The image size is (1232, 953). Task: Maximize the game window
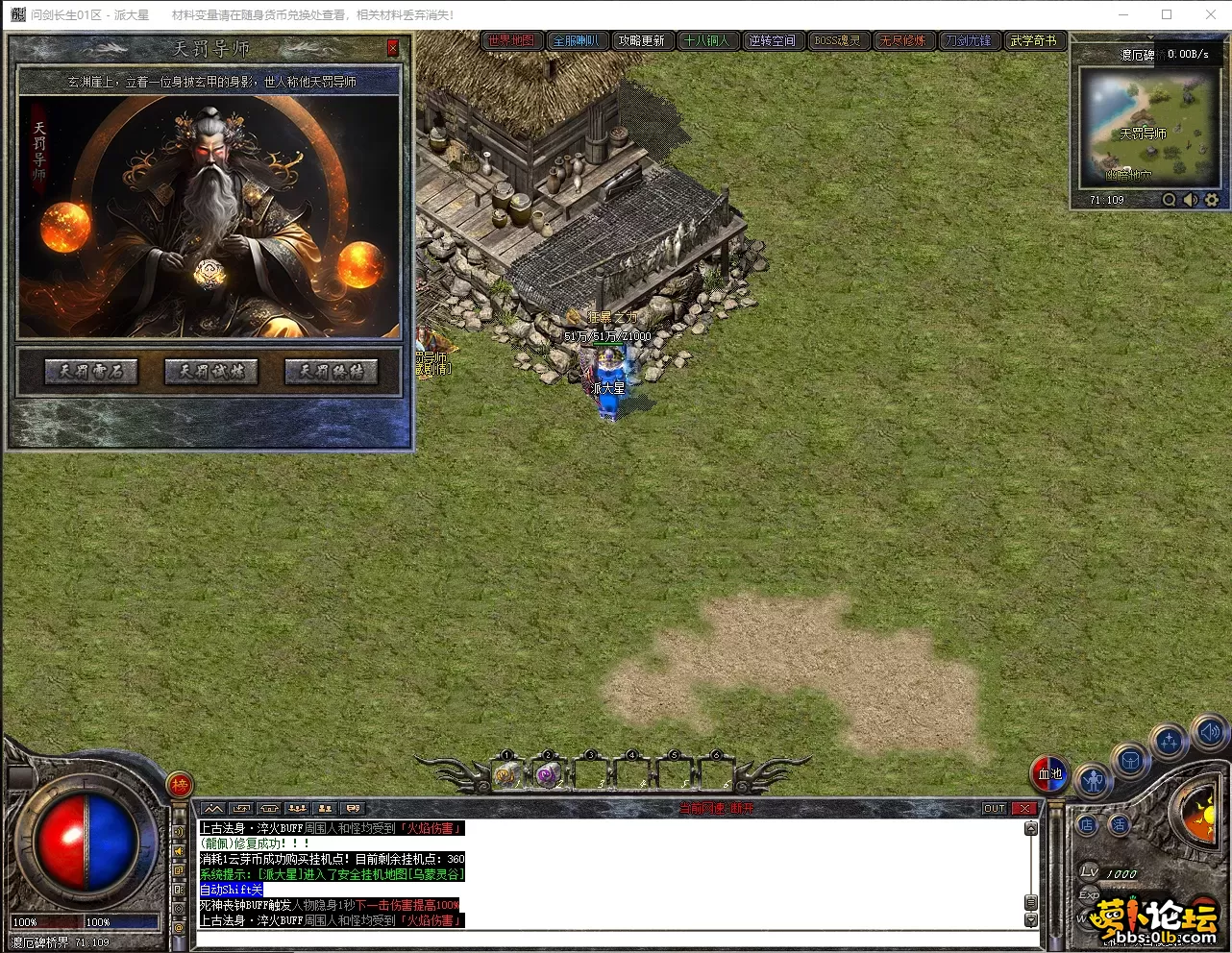(x=1167, y=14)
